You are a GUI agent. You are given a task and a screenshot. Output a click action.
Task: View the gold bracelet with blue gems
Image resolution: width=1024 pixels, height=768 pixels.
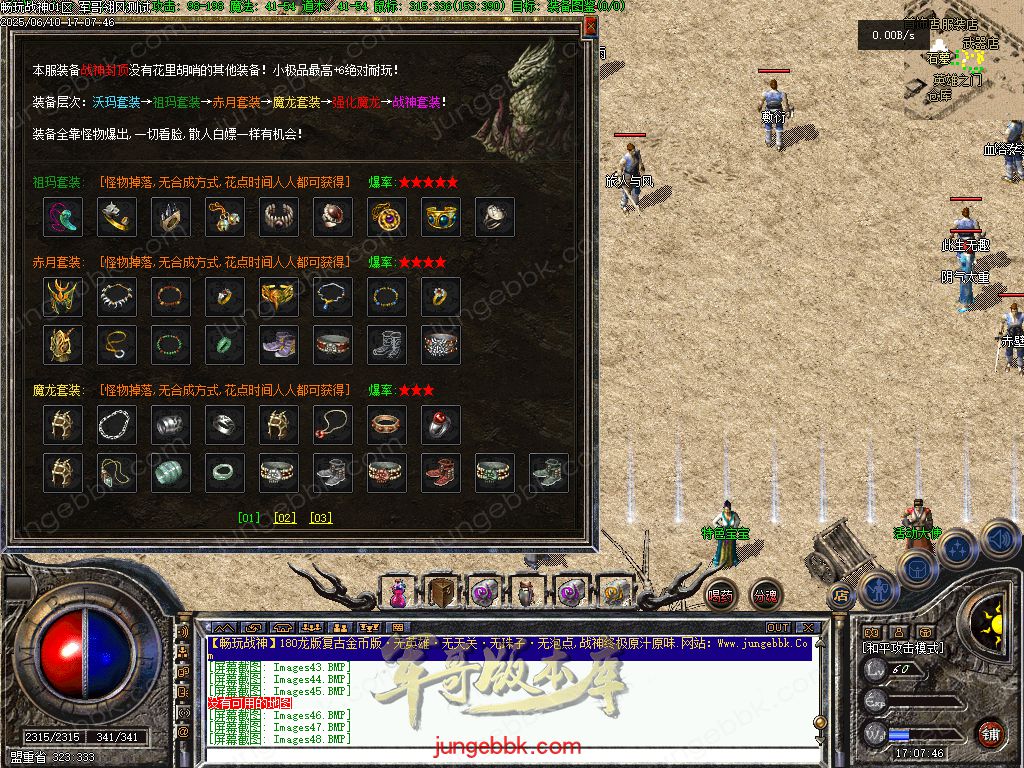tap(441, 217)
